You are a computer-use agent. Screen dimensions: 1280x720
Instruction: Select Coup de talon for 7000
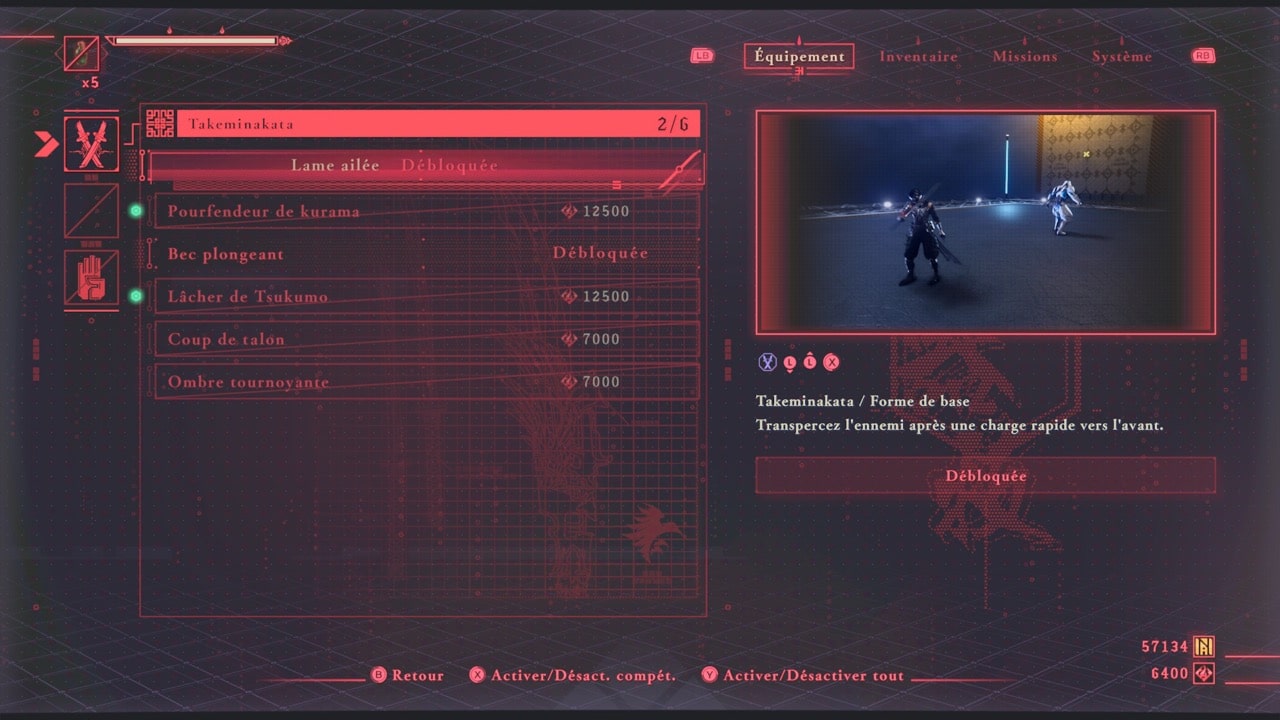425,339
